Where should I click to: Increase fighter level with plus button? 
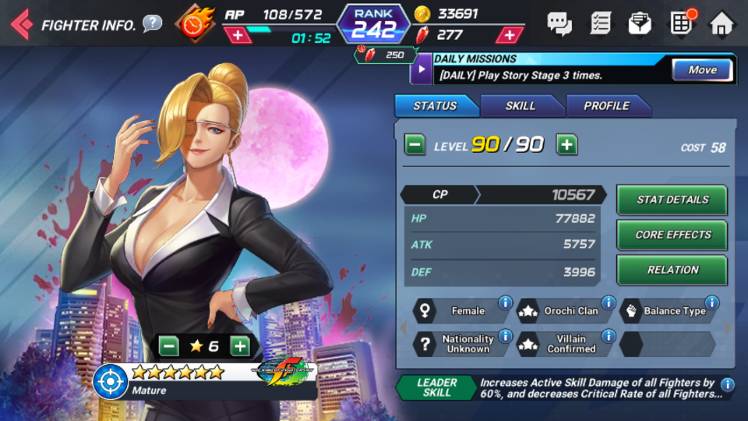click(x=567, y=145)
